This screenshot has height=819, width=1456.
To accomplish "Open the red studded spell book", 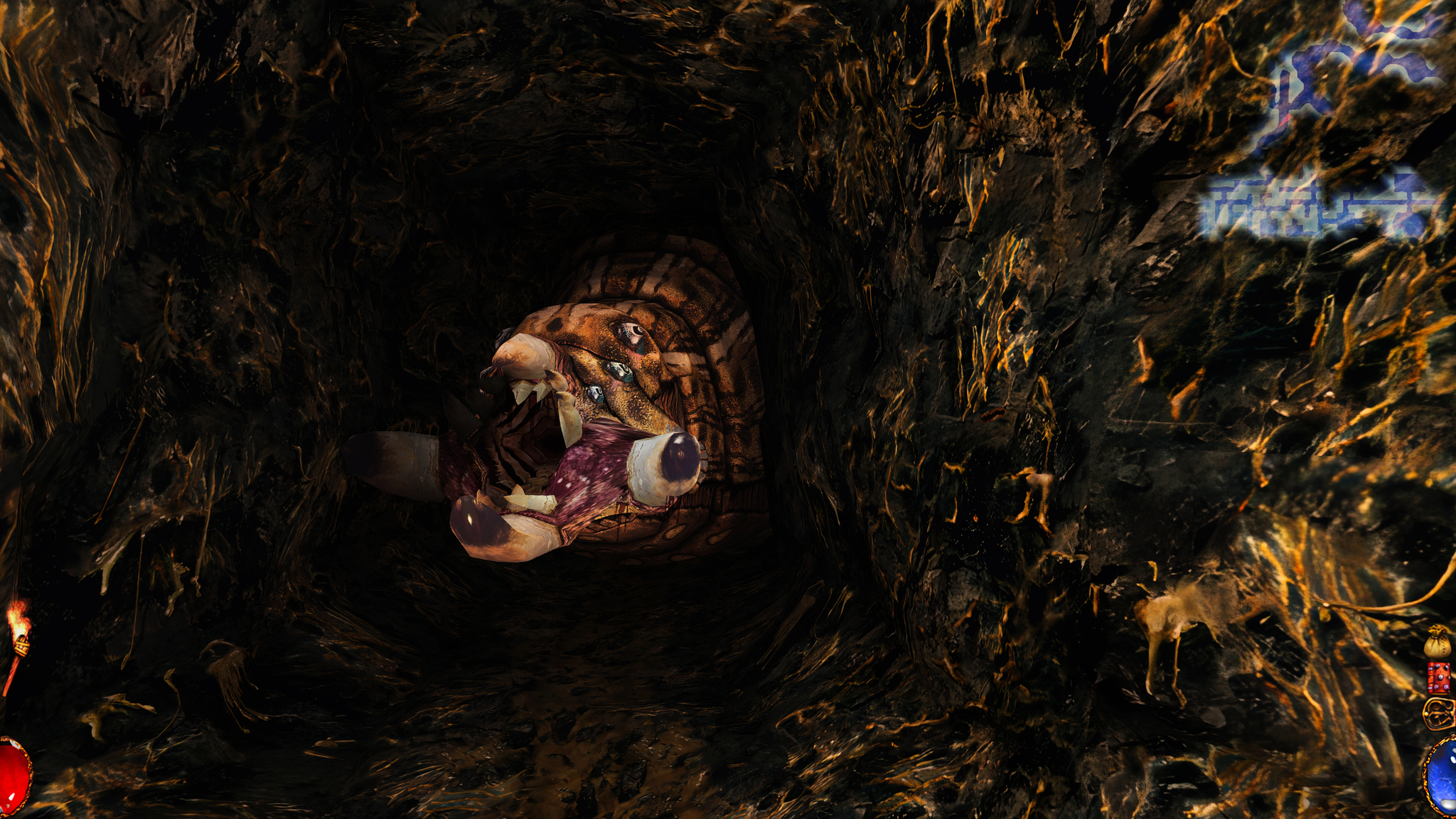I will [1439, 678].
